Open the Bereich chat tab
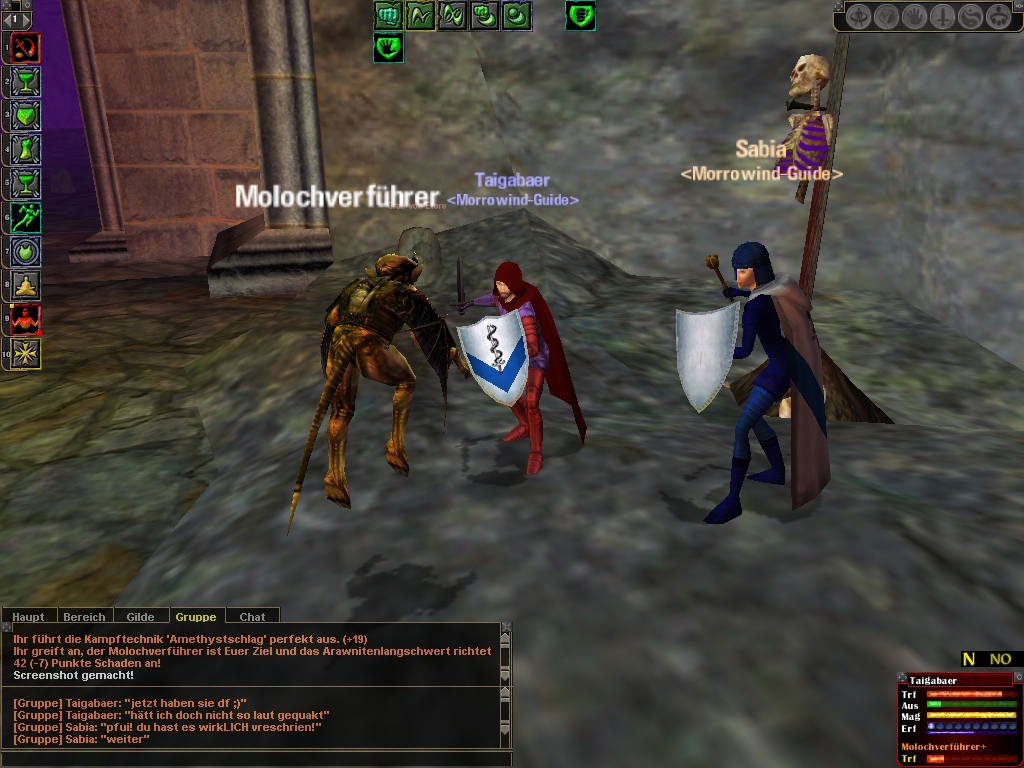This screenshot has height=768, width=1024. 84,617
